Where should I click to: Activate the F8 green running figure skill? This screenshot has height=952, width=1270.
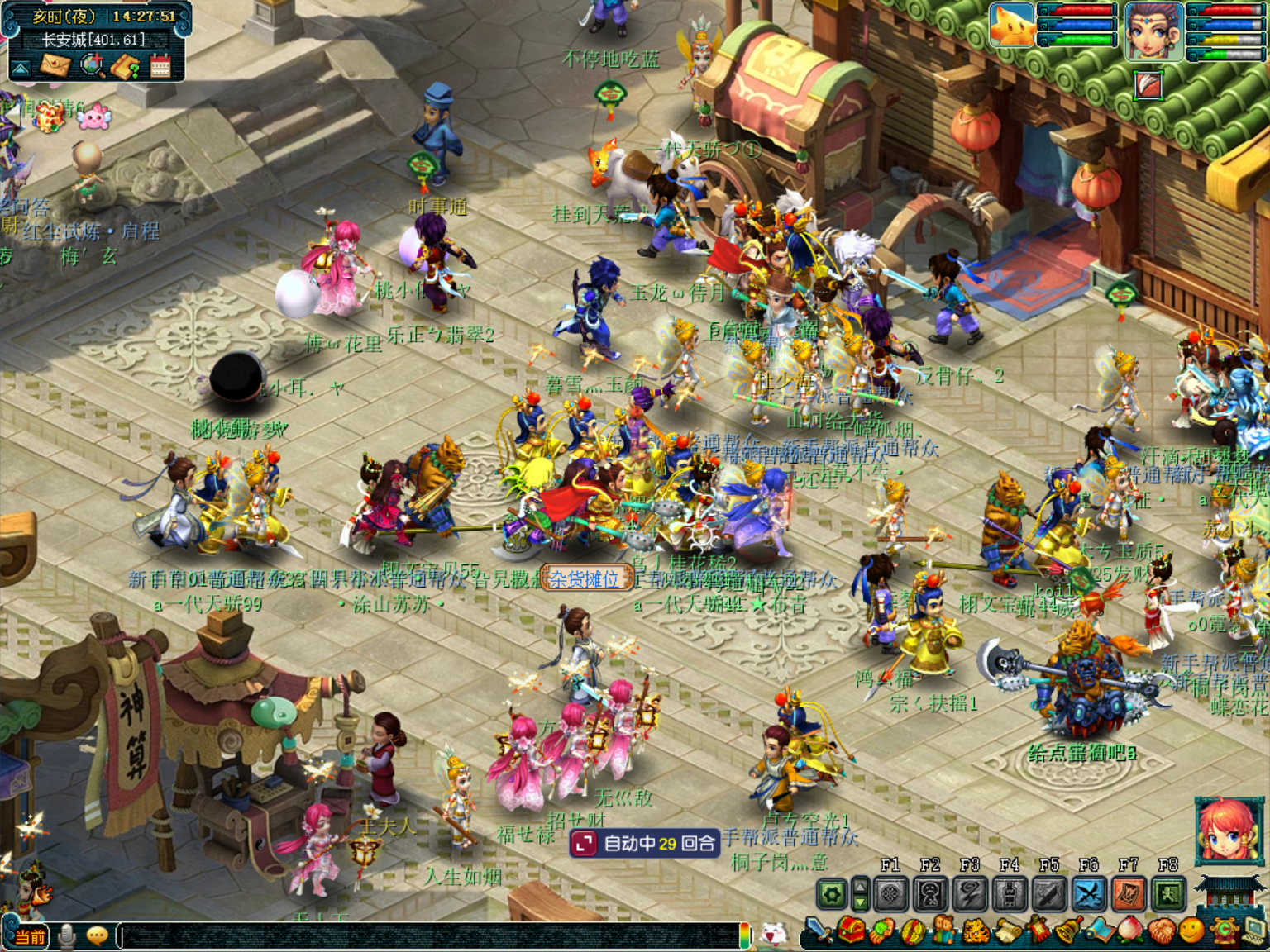1168,894
